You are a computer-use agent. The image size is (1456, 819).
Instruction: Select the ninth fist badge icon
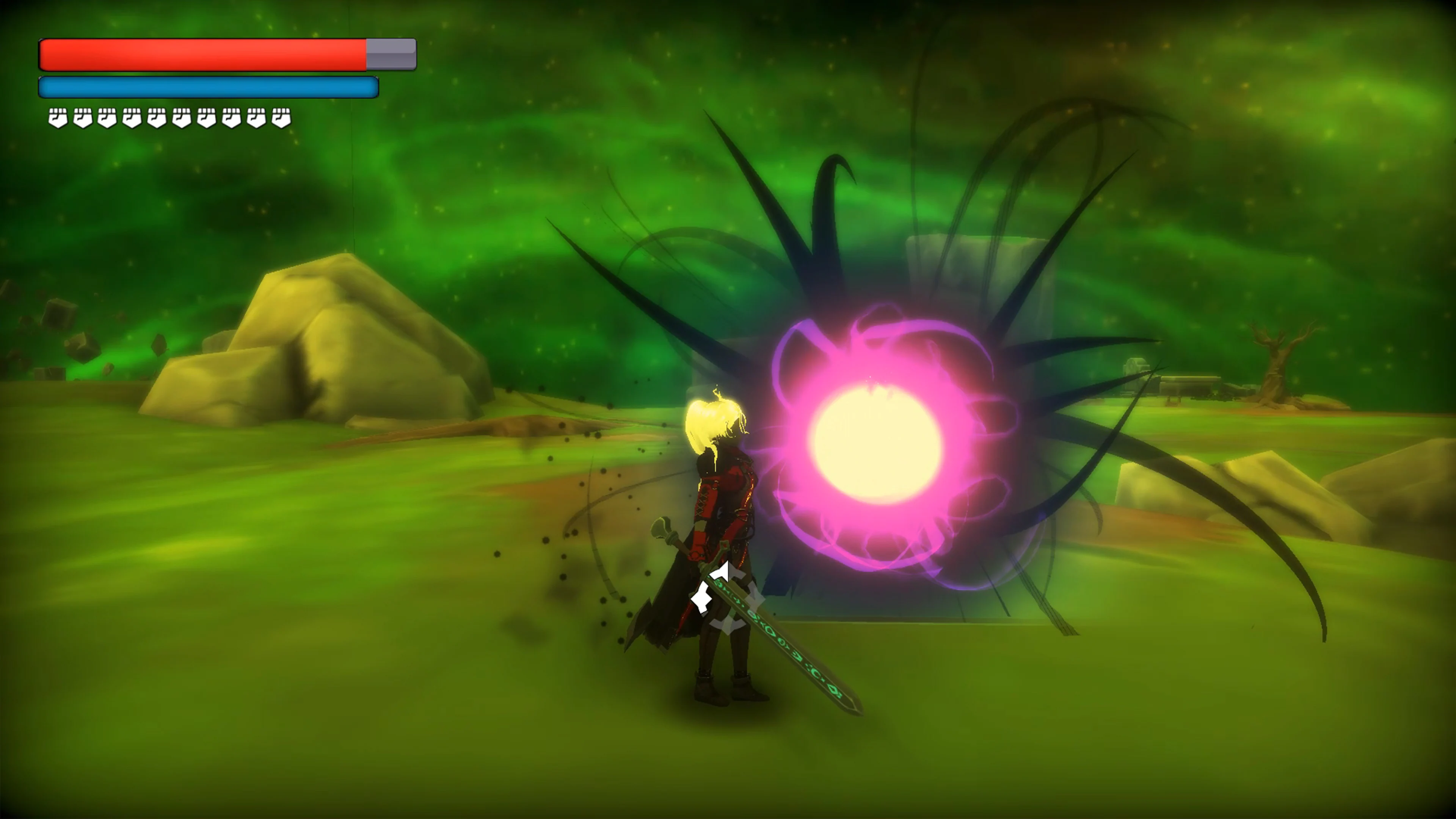[x=256, y=118]
